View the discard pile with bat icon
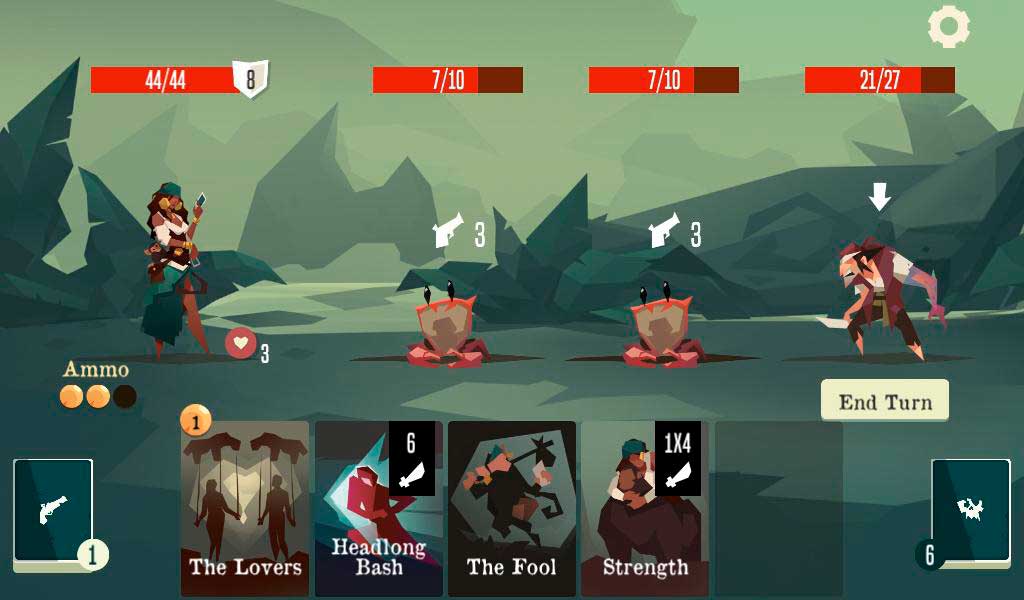This screenshot has height=600, width=1024. (x=970, y=511)
